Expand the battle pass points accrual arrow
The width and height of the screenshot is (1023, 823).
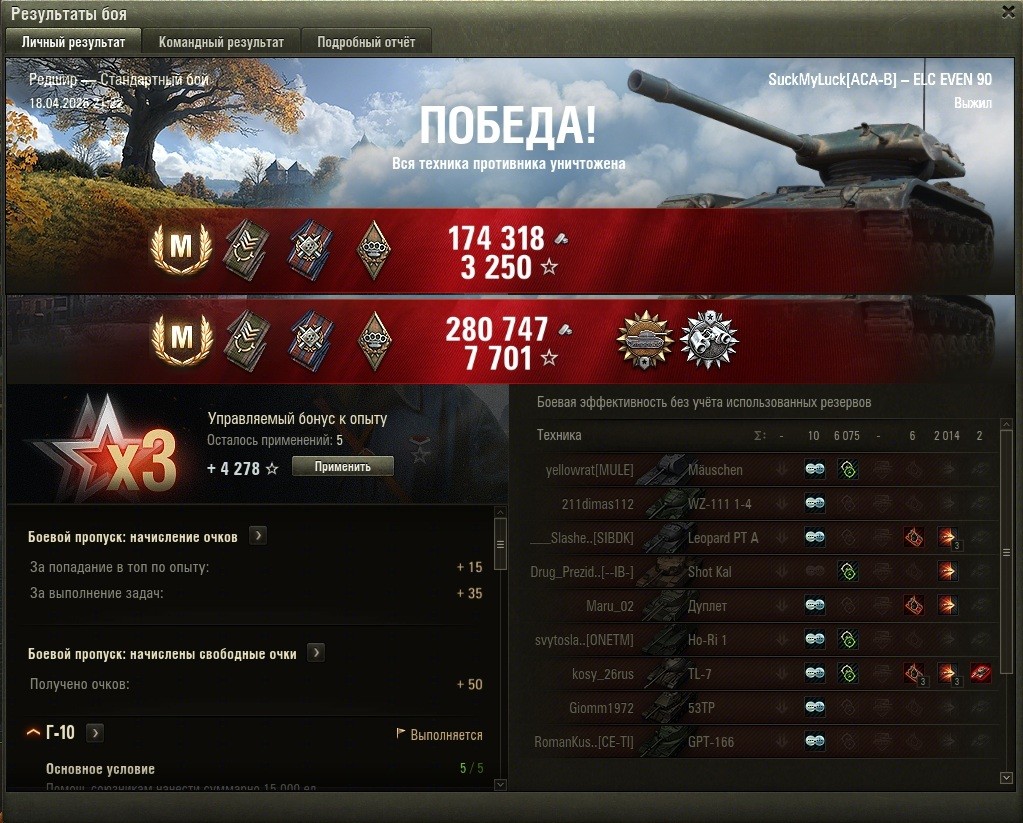(258, 536)
